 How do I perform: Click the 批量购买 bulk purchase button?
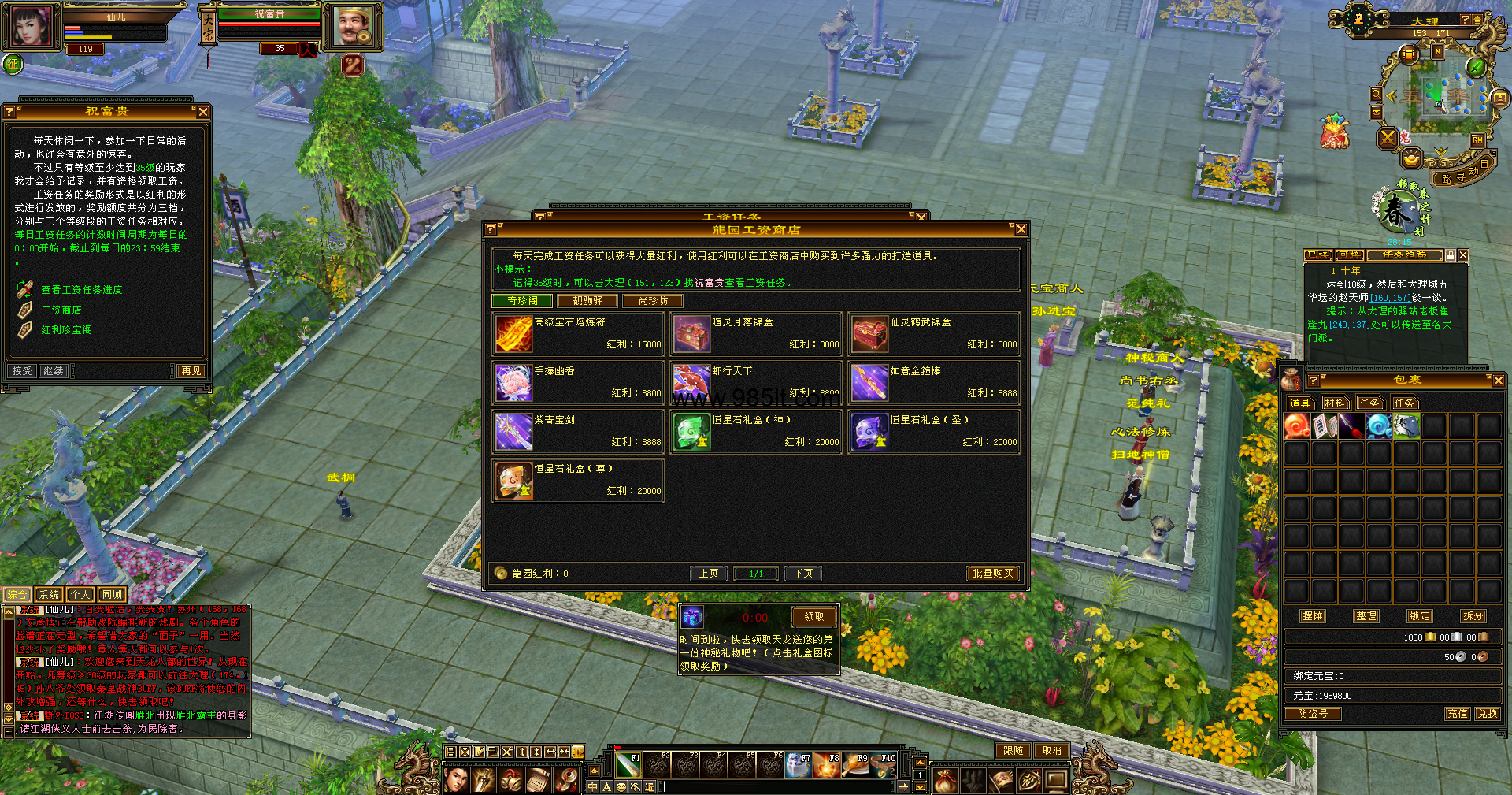click(992, 574)
